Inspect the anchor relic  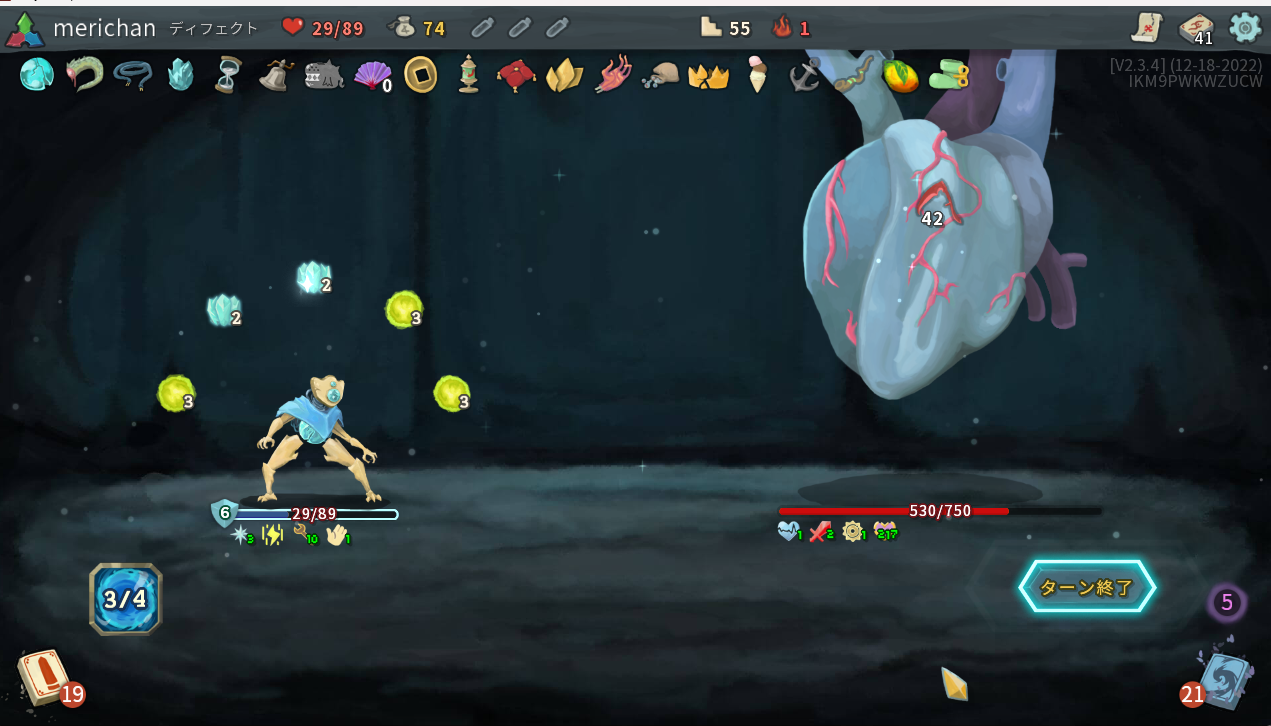coord(804,74)
